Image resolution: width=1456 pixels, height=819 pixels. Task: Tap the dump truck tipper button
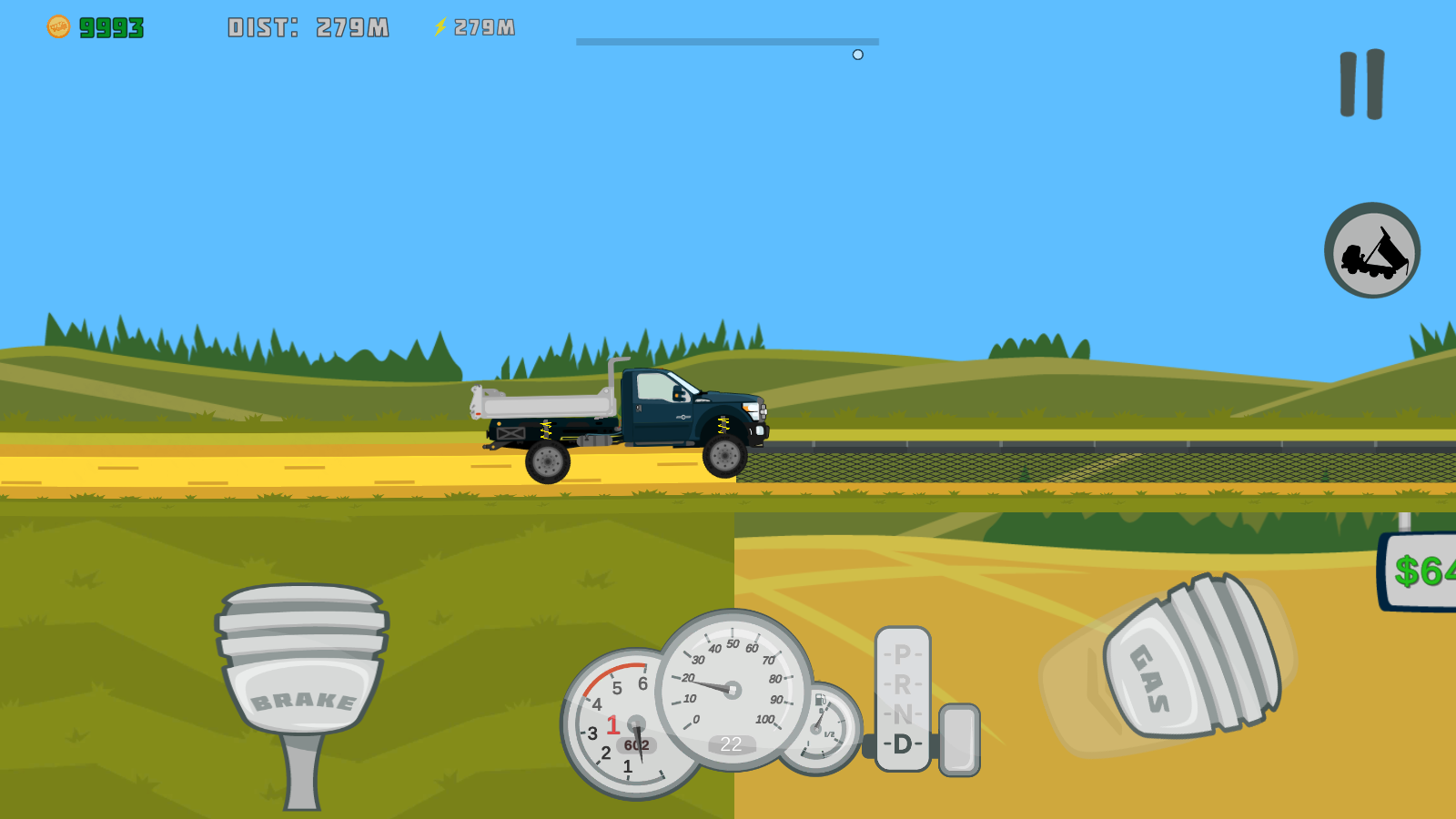tap(1371, 249)
